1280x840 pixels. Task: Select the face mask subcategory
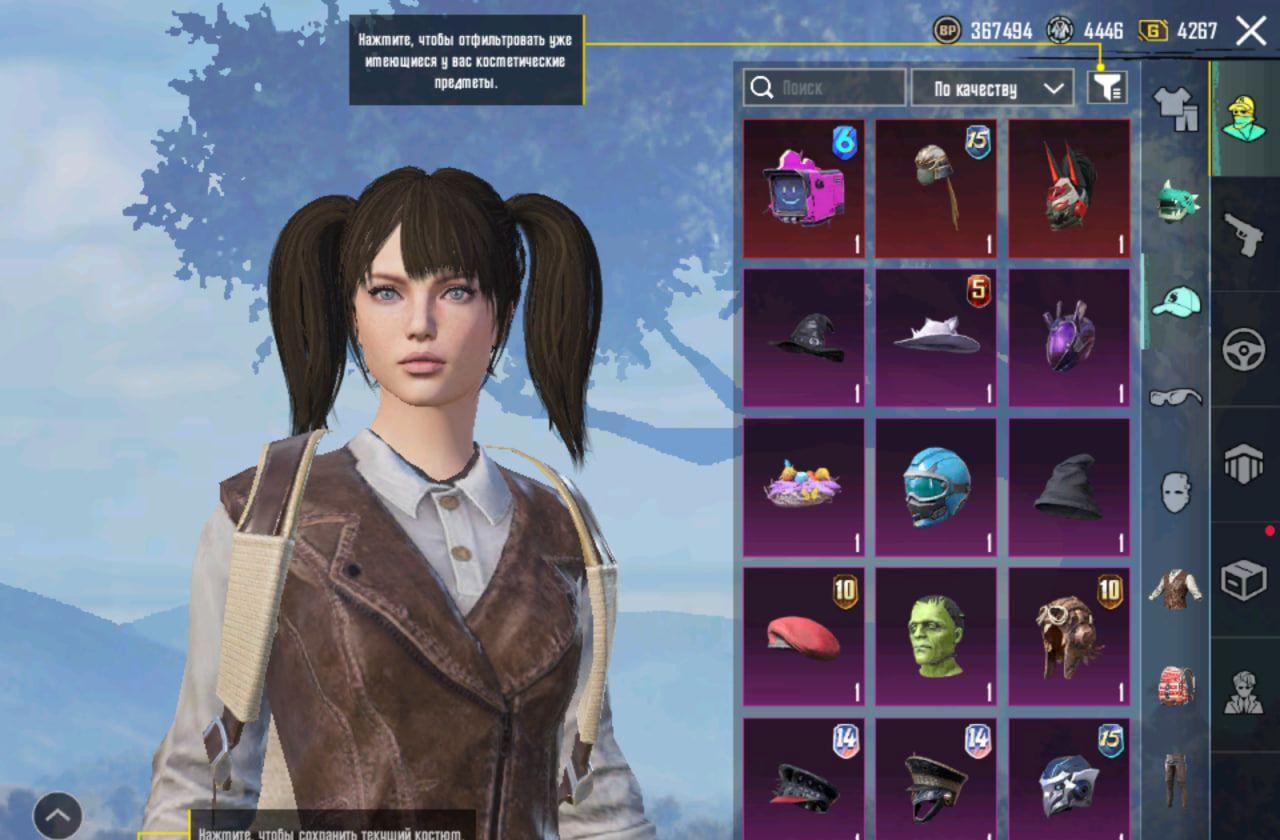(x=1176, y=493)
